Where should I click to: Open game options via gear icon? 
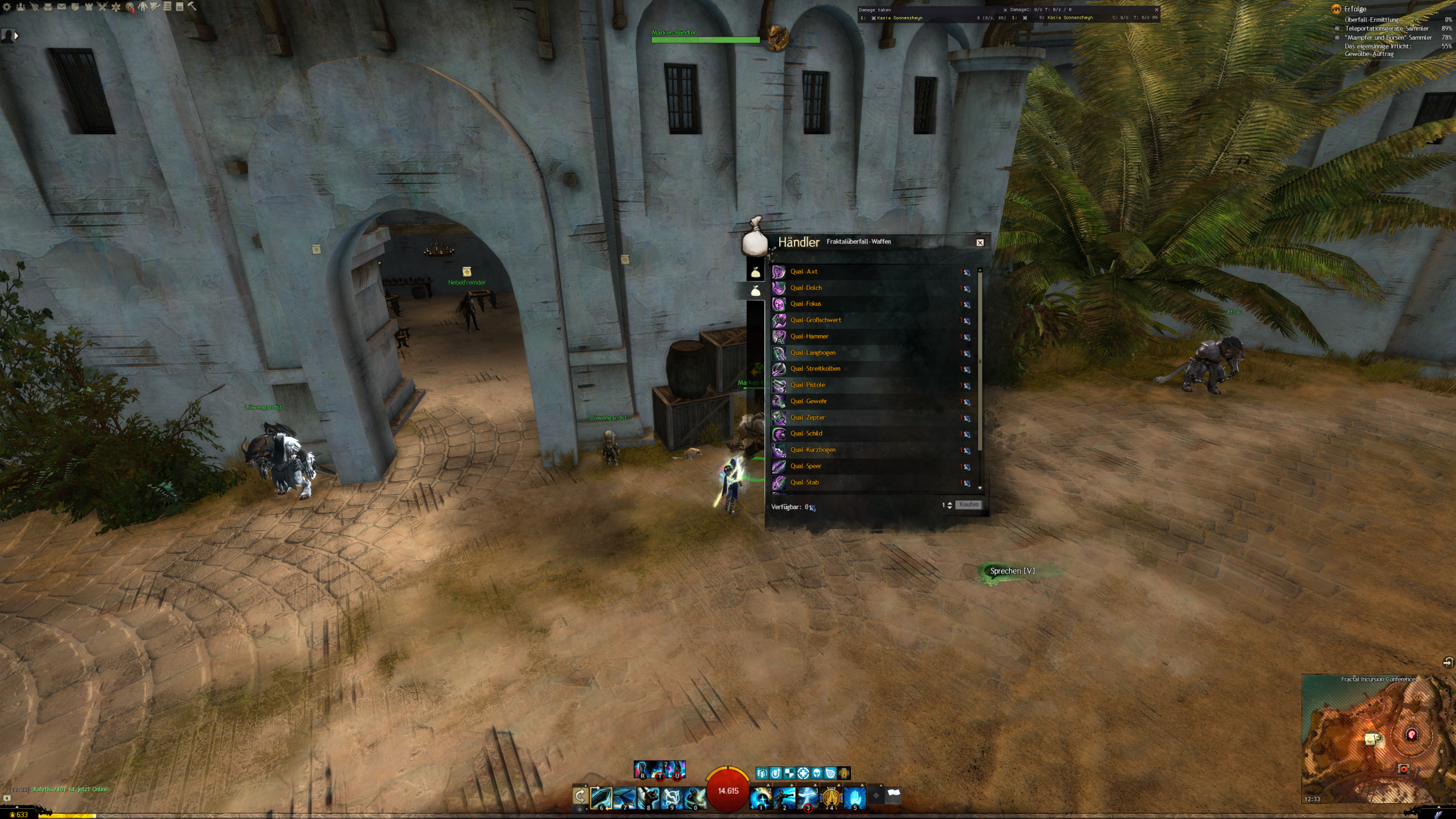[x=7, y=7]
